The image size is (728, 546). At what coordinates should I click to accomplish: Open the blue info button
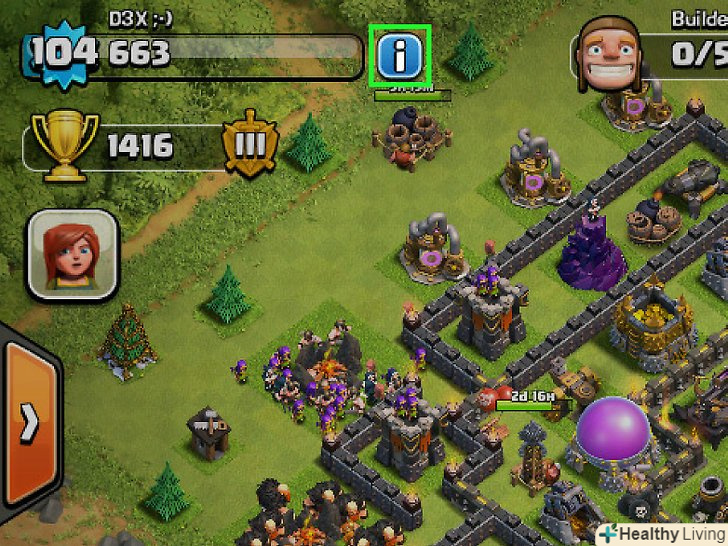[401, 57]
